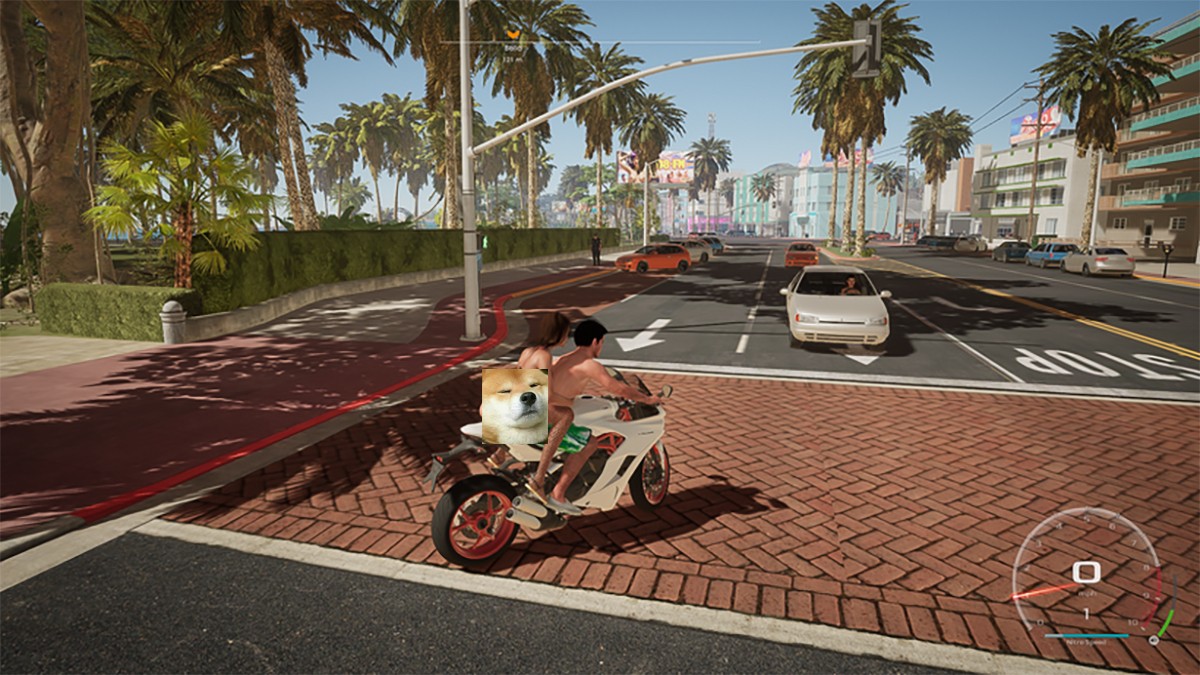Screen dimensions: 1200x675
Task: Click the orange waypoint marker on the compass
Action: click(513, 34)
